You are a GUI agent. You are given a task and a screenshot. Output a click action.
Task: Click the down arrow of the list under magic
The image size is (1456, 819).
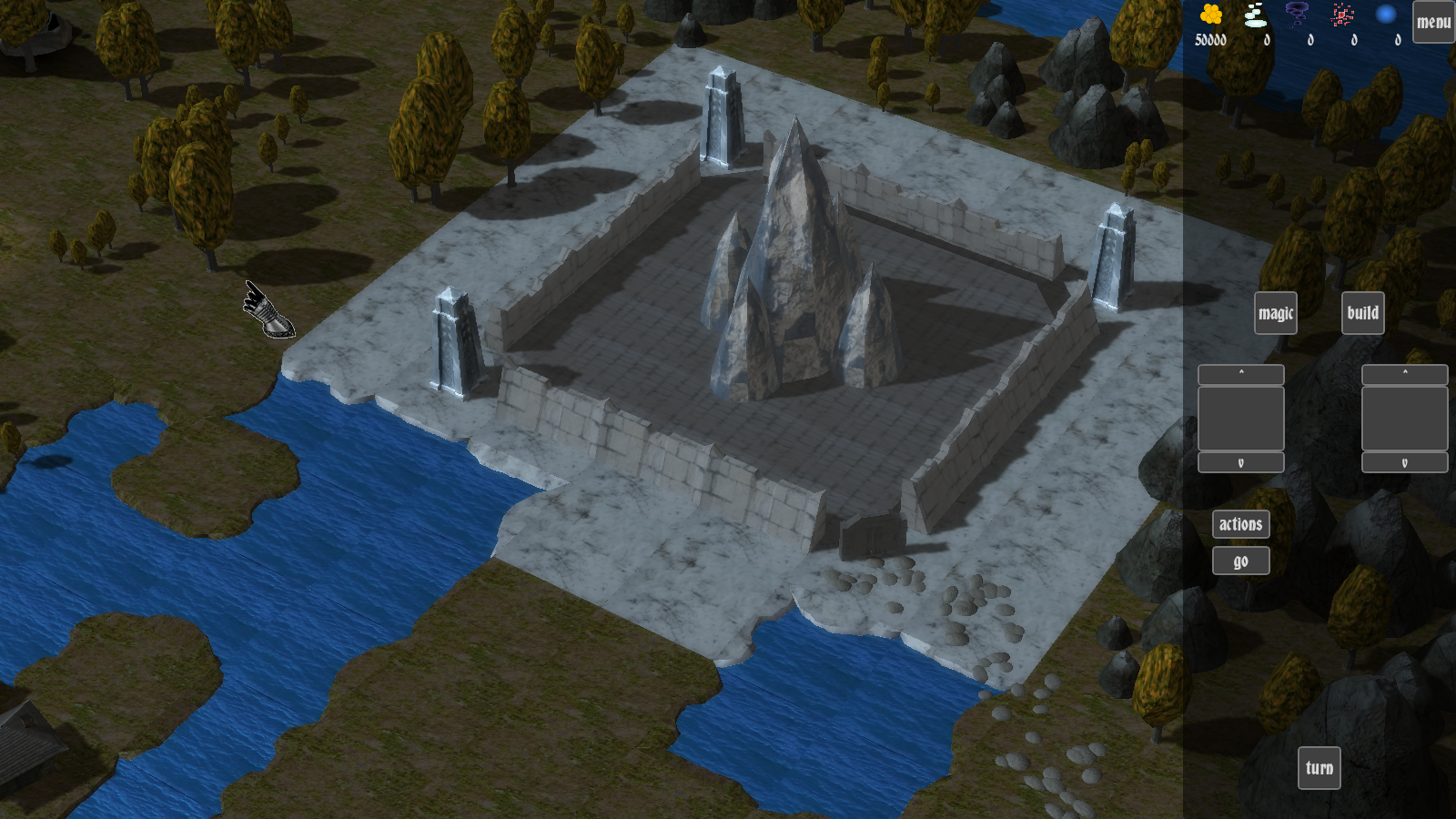click(1240, 462)
